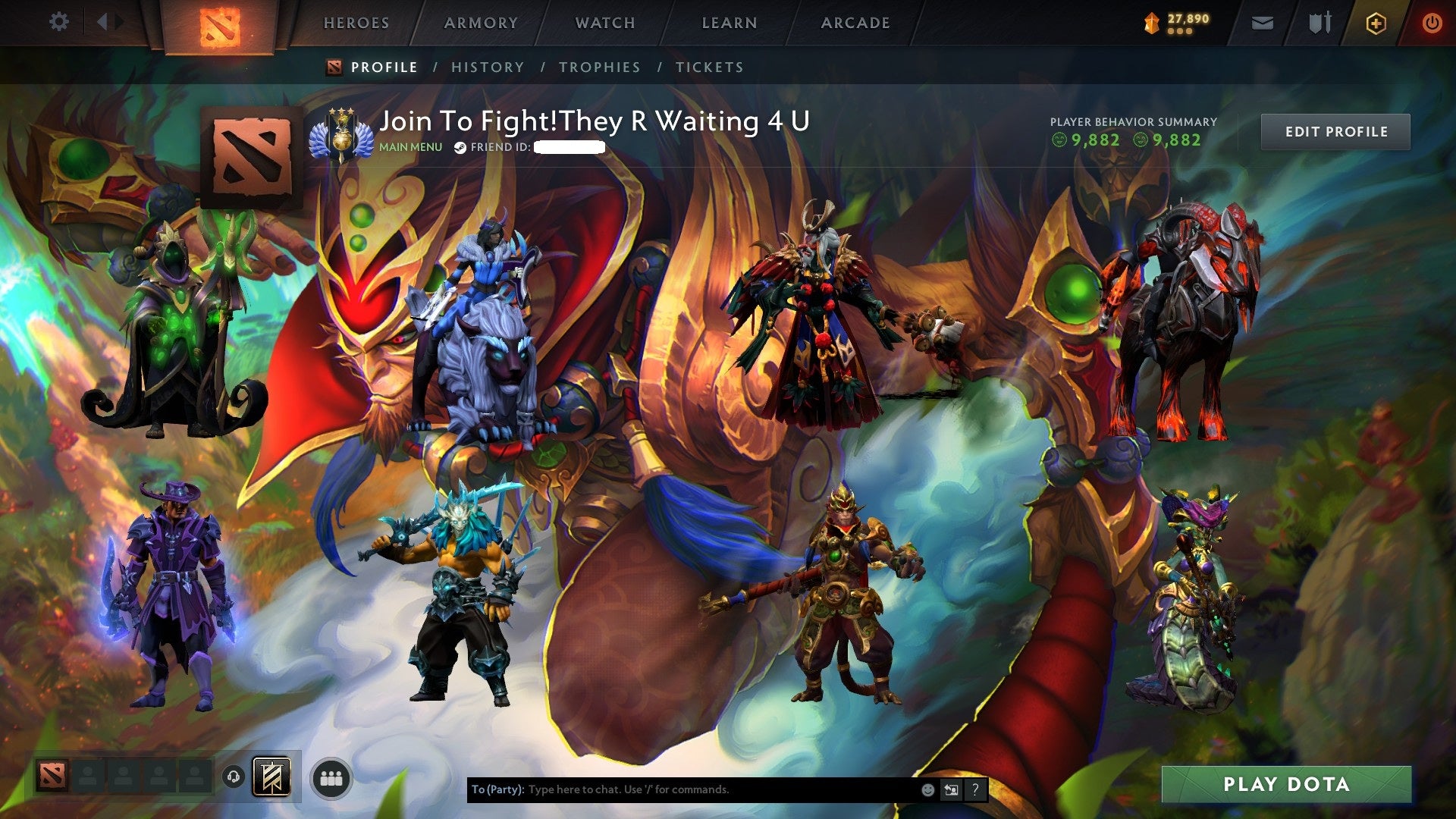
Task: Open the emoticon picker in chat bar
Action: click(x=928, y=789)
